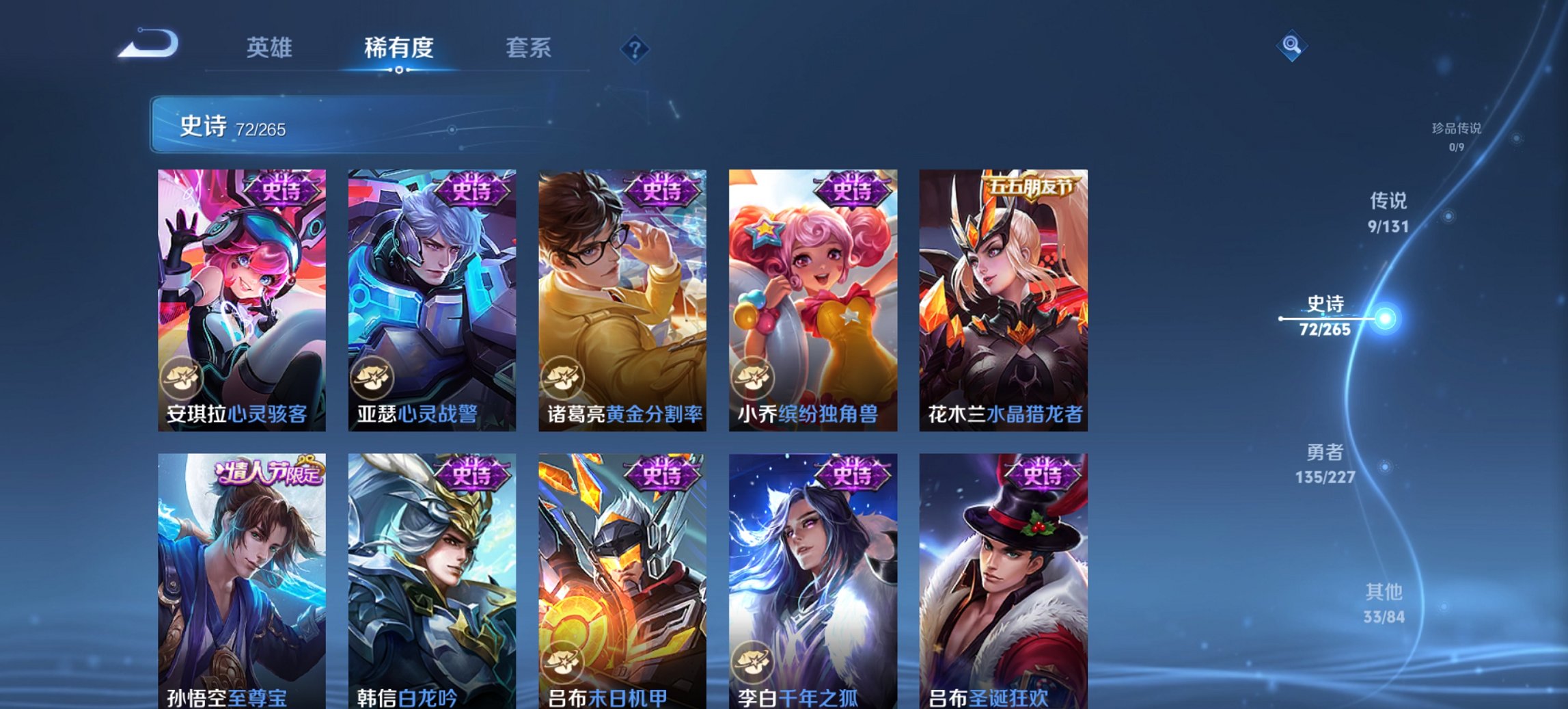Tap the back arrow at top left
Screen dimensions: 1568x709
149,45
